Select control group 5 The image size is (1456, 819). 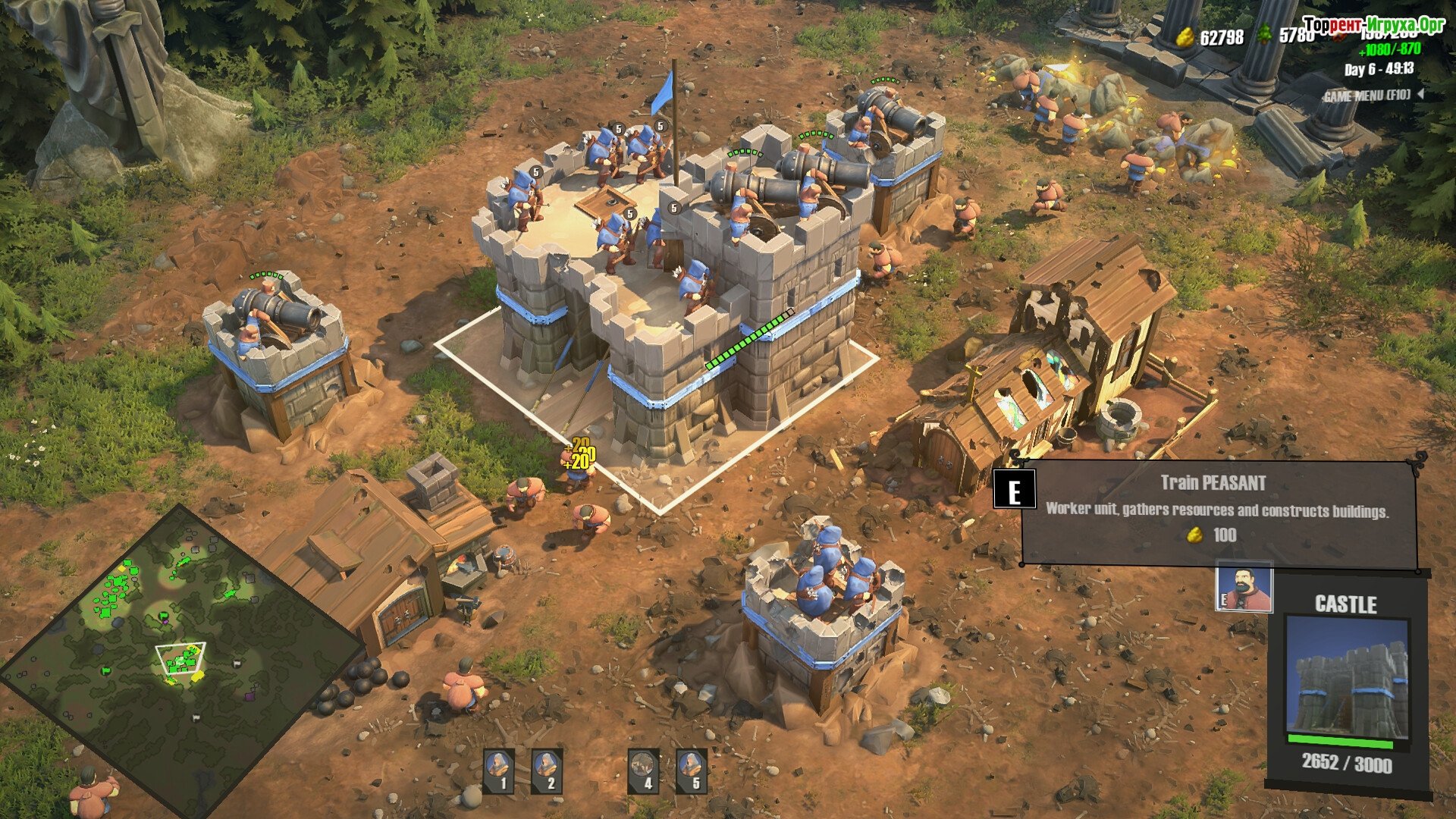click(x=692, y=770)
